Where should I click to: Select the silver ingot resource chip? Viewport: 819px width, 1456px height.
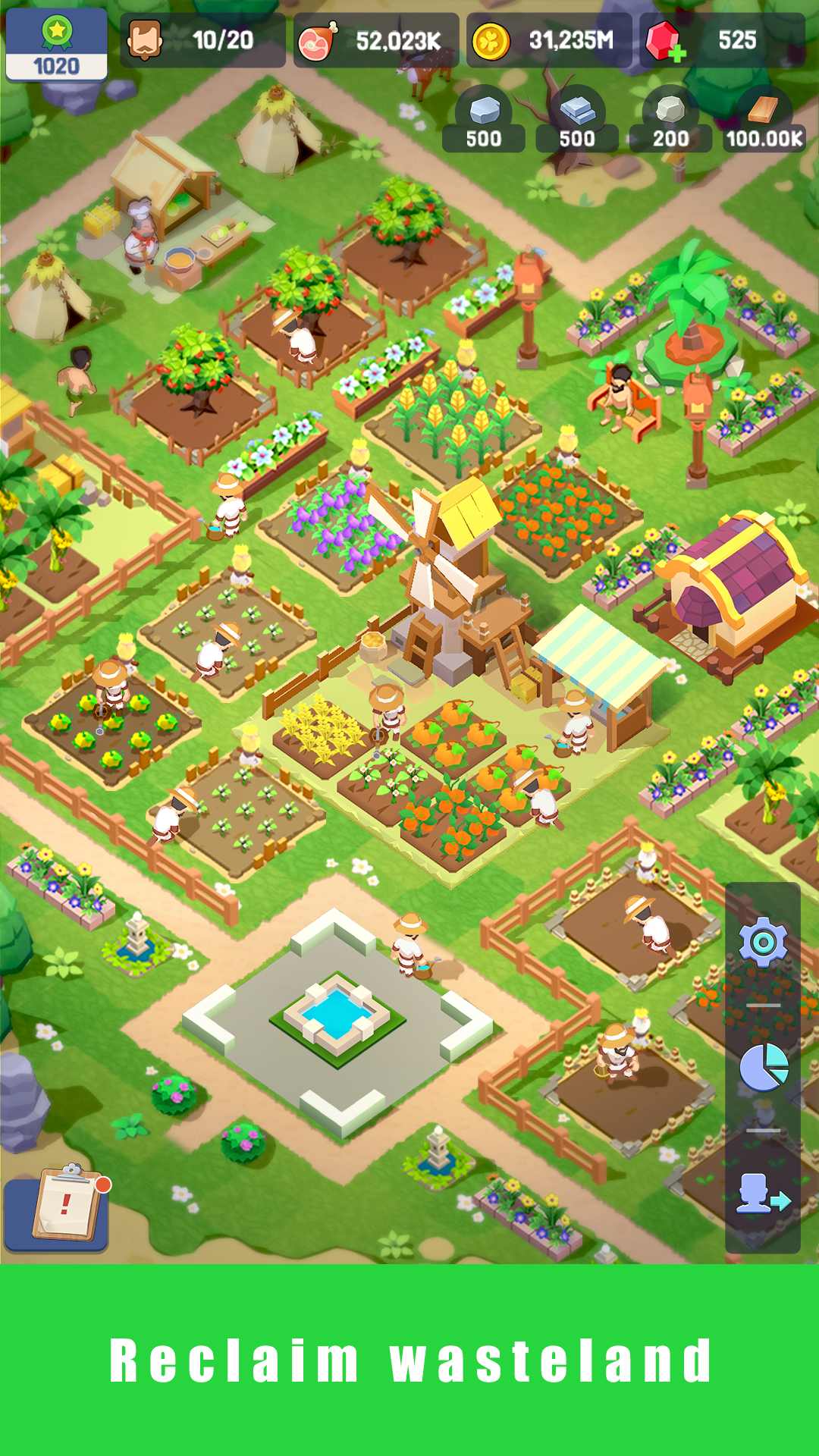(577, 121)
